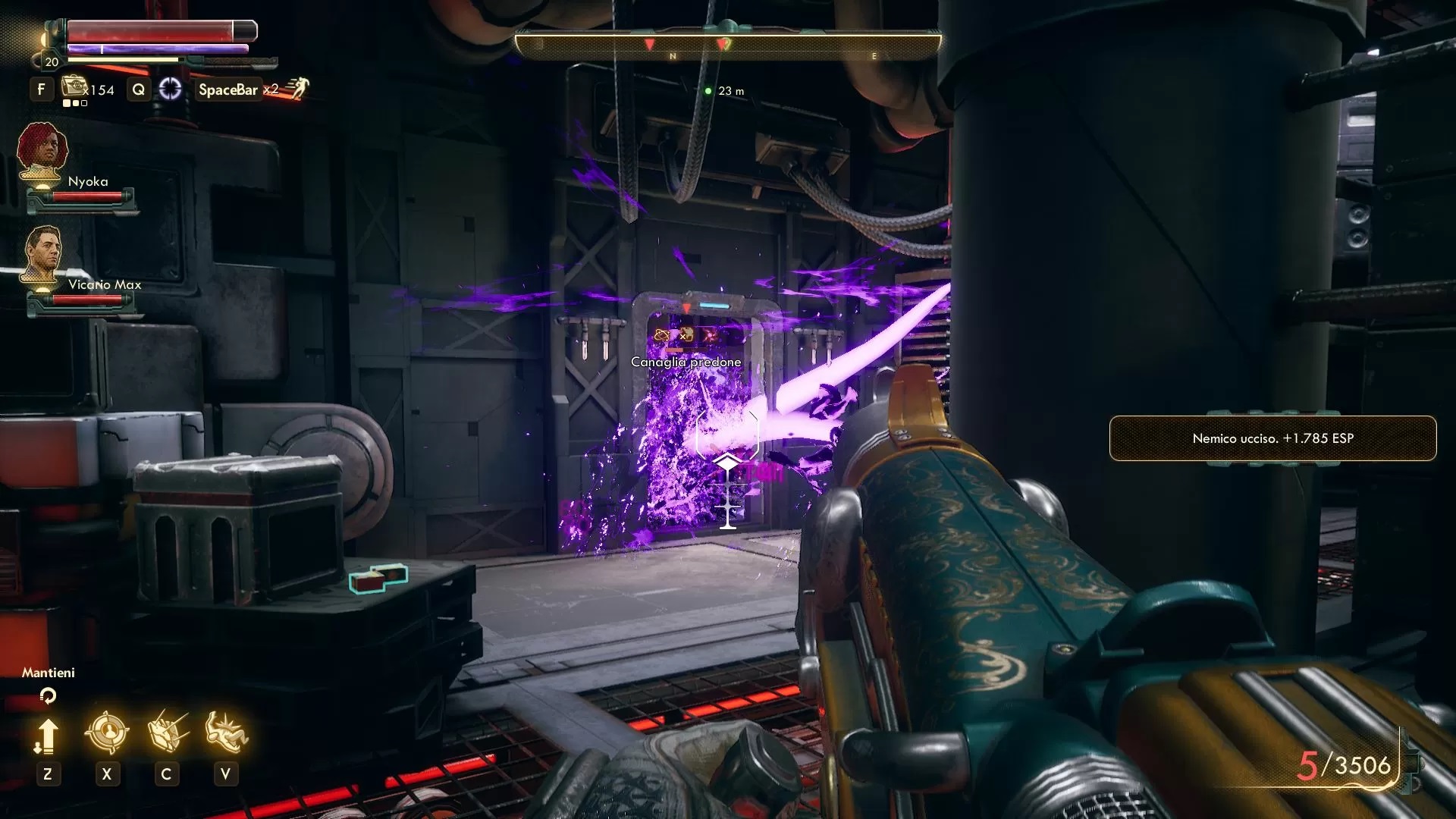This screenshot has width=1456, height=819.
Task: Click the upward arrow companion command icon
Action: [47, 734]
